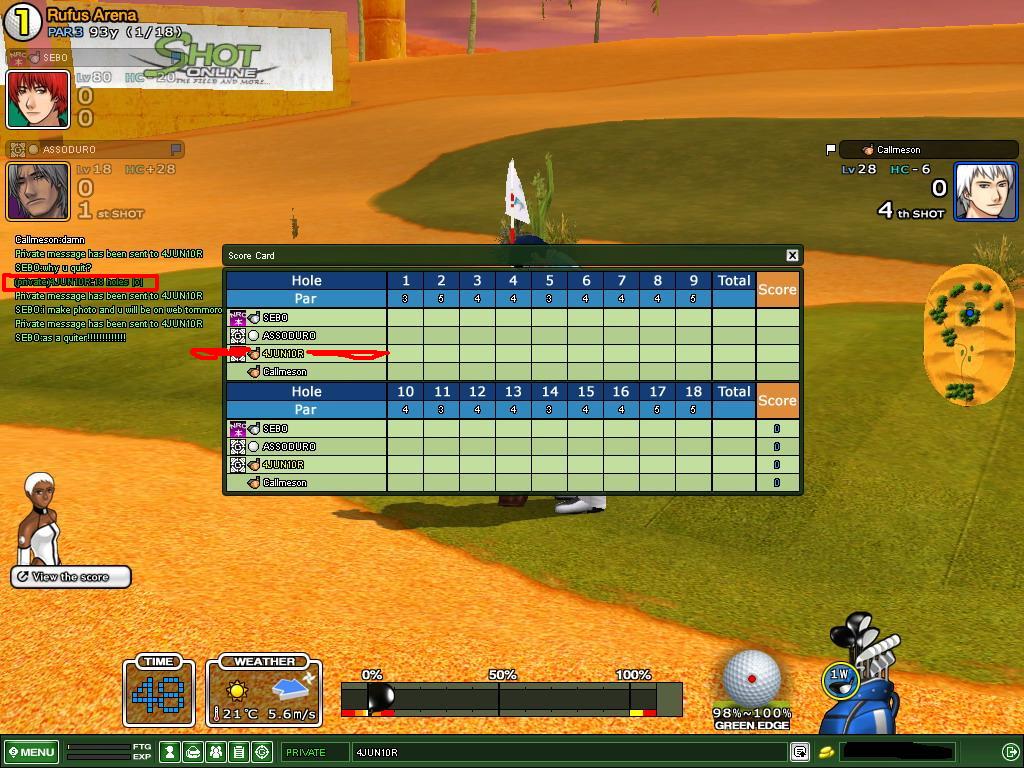Open the hat-shaped shop icon in toolbar
This screenshot has width=1024, height=768.
coord(193,752)
